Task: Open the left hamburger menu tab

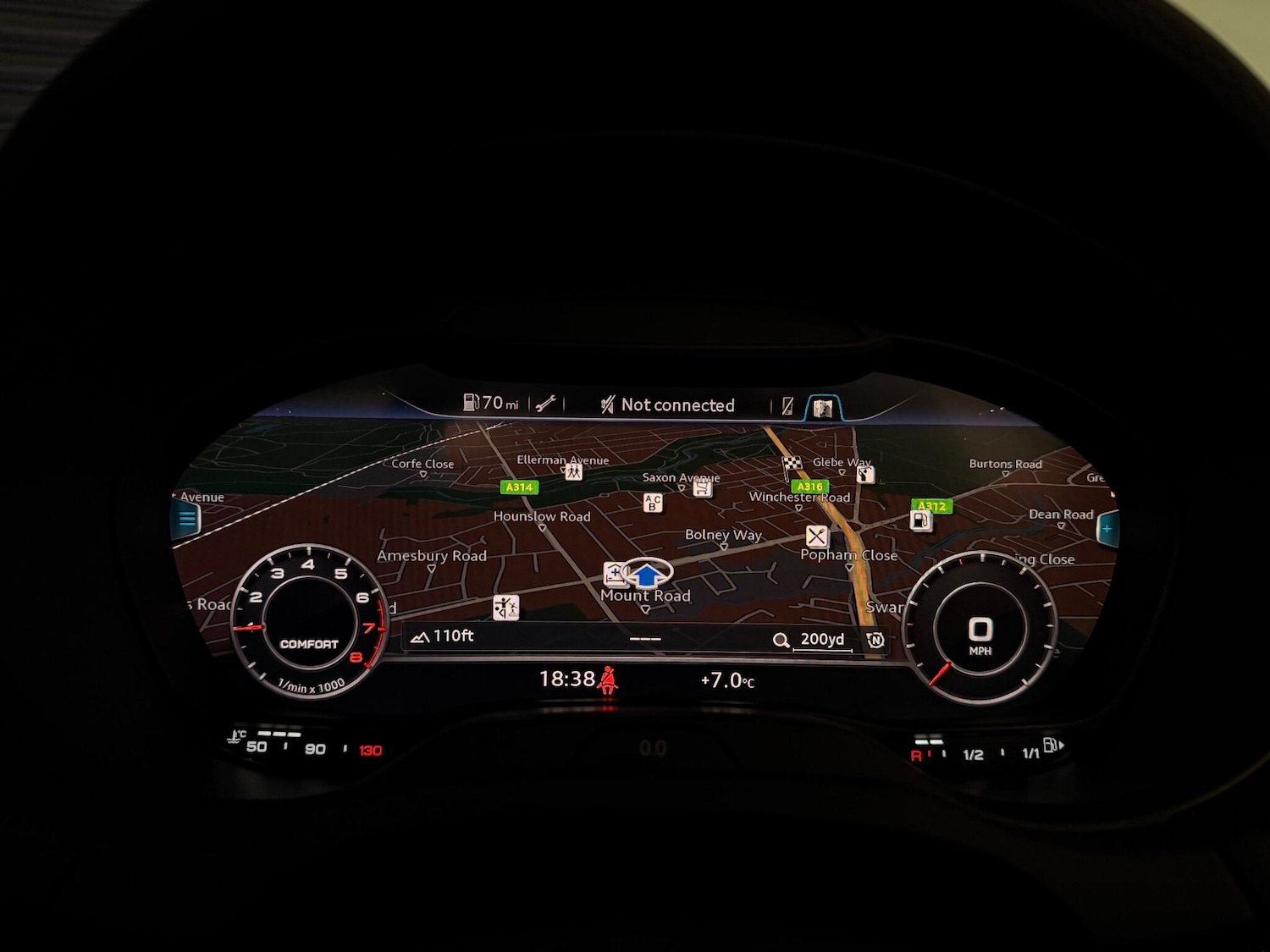Action: tap(187, 519)
